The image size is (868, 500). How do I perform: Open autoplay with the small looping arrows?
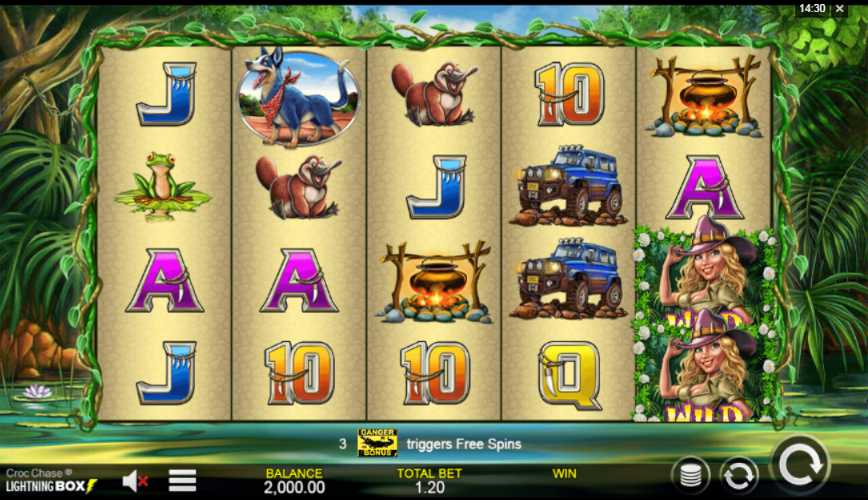739,474
